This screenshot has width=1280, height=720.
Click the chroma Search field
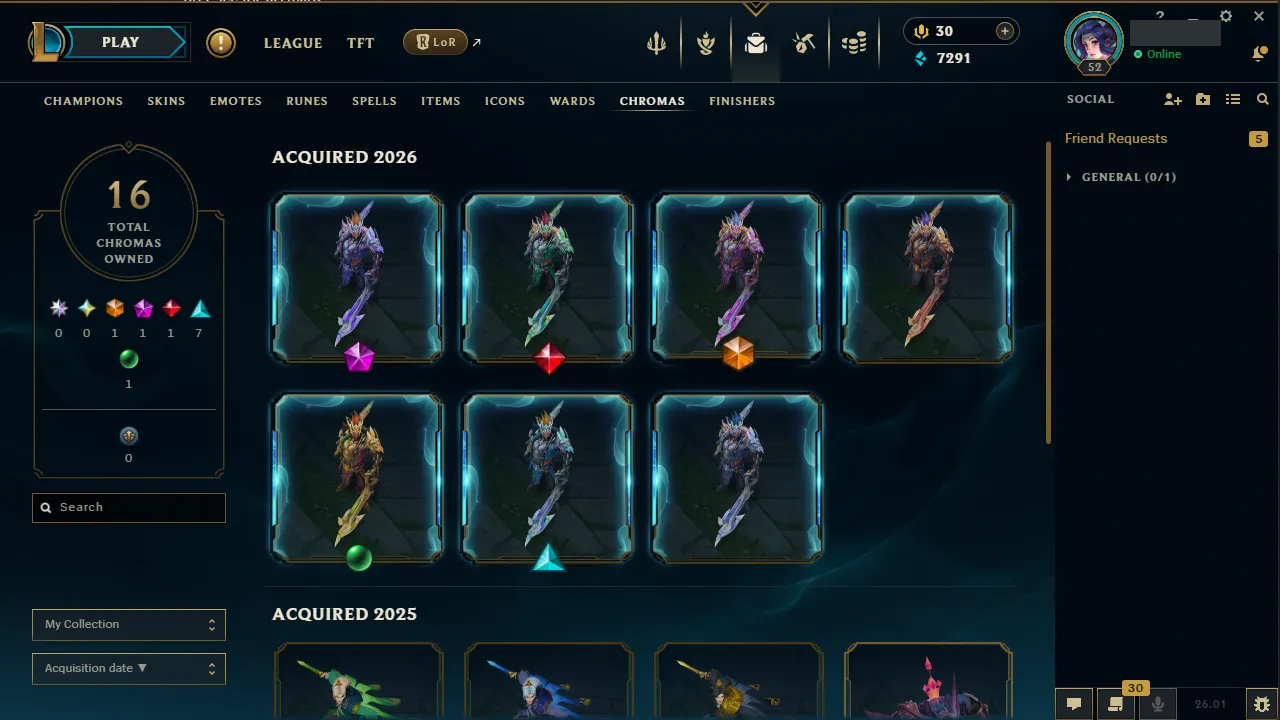coord(128,507)
